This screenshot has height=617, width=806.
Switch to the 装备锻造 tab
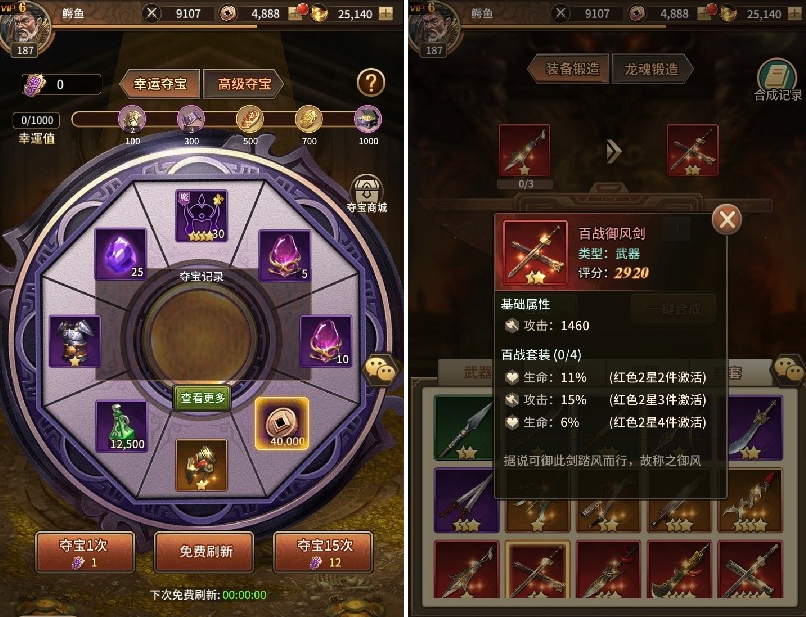(573, 69)
